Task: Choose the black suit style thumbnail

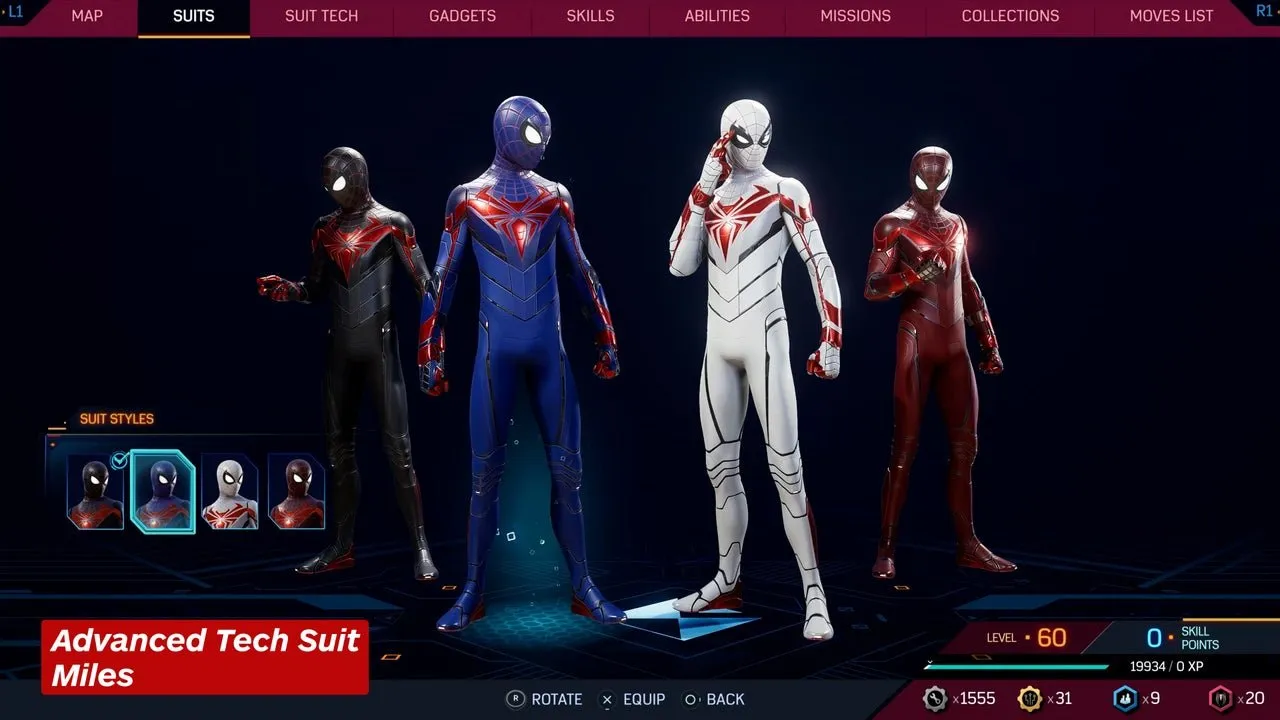Action: click(95, 492)
